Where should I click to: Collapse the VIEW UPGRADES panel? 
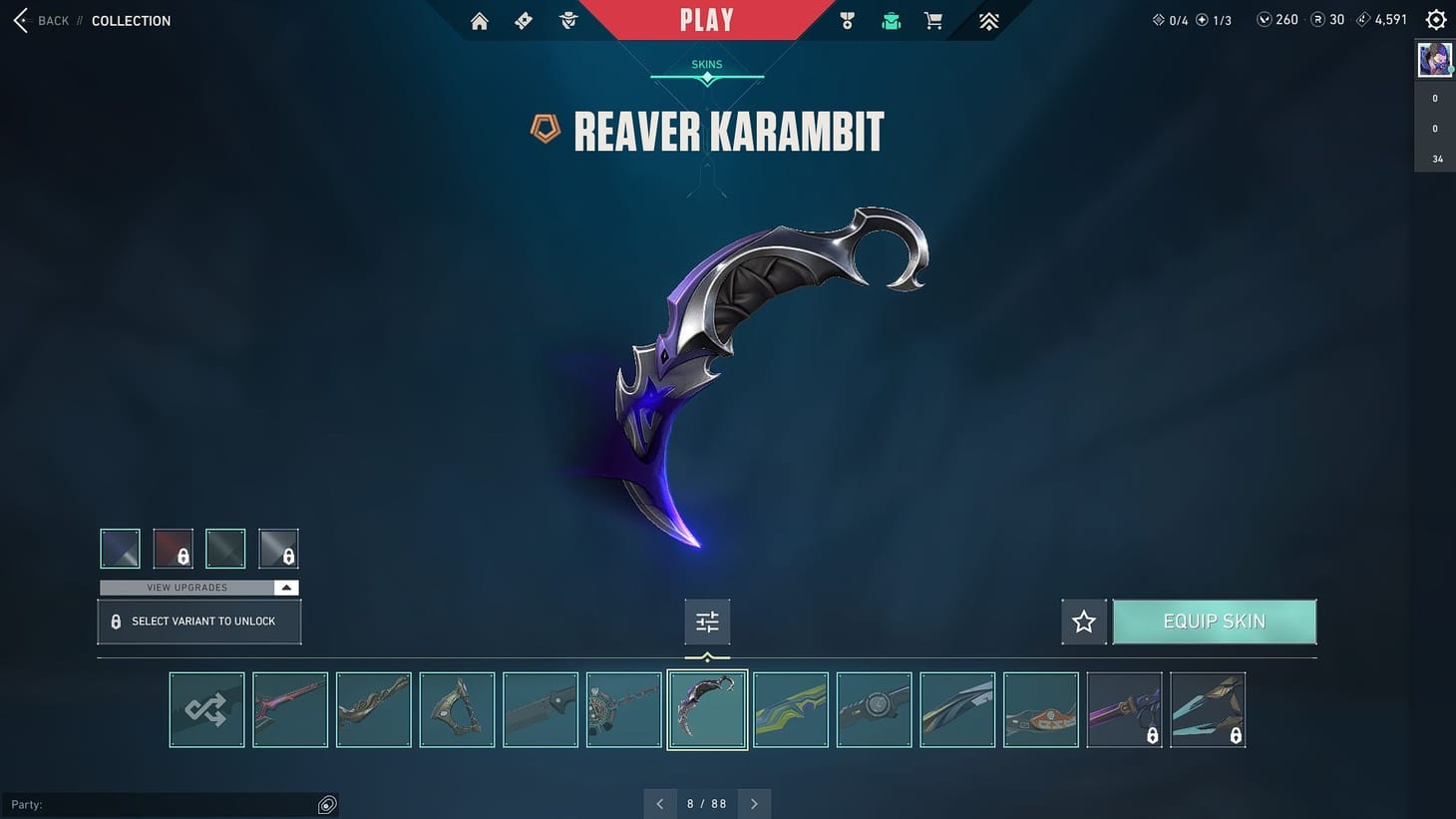[285, 588]
